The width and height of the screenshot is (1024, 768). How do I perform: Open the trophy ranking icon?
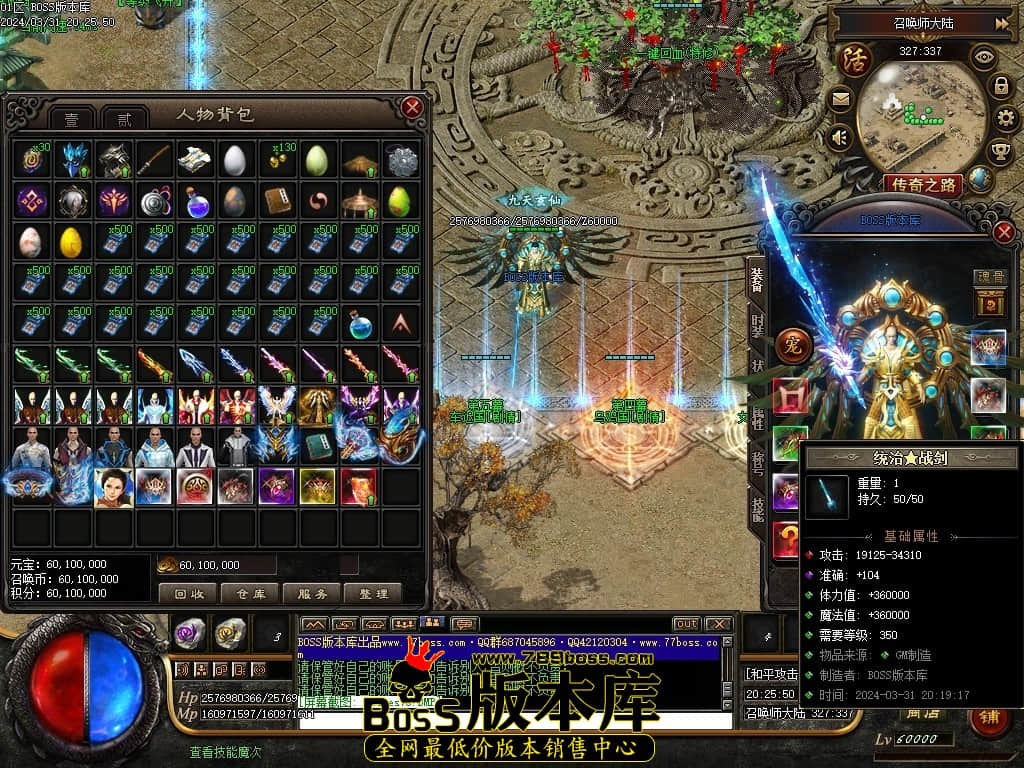click(999, 151)
